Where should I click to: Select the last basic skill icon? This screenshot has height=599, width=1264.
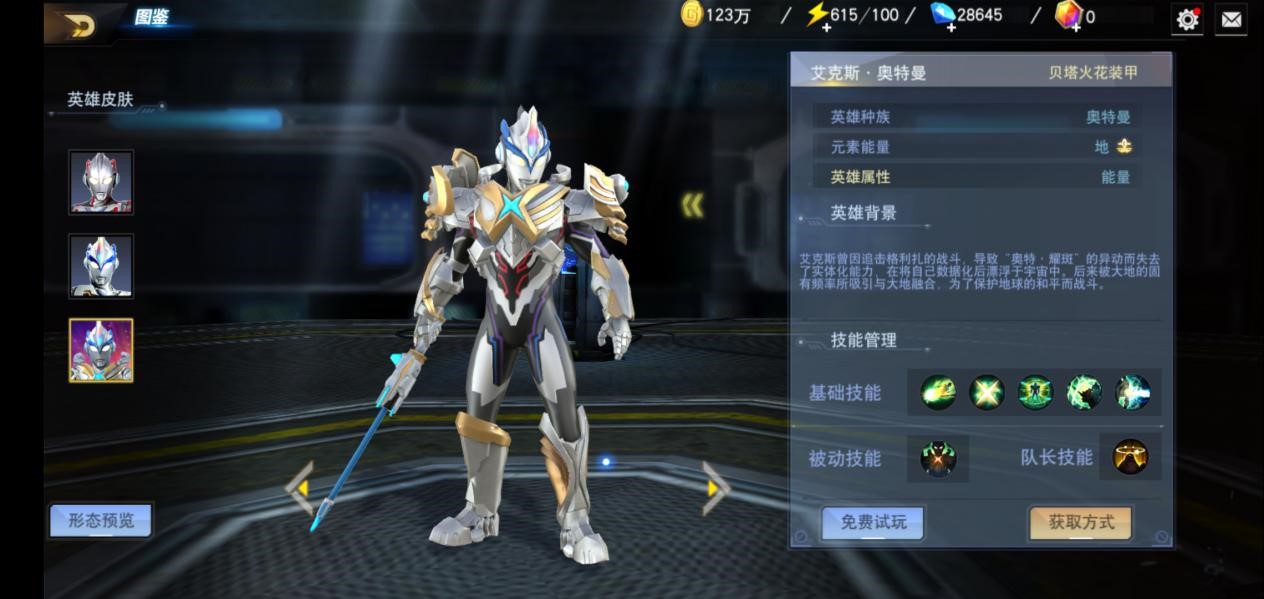click(1133, 392)
